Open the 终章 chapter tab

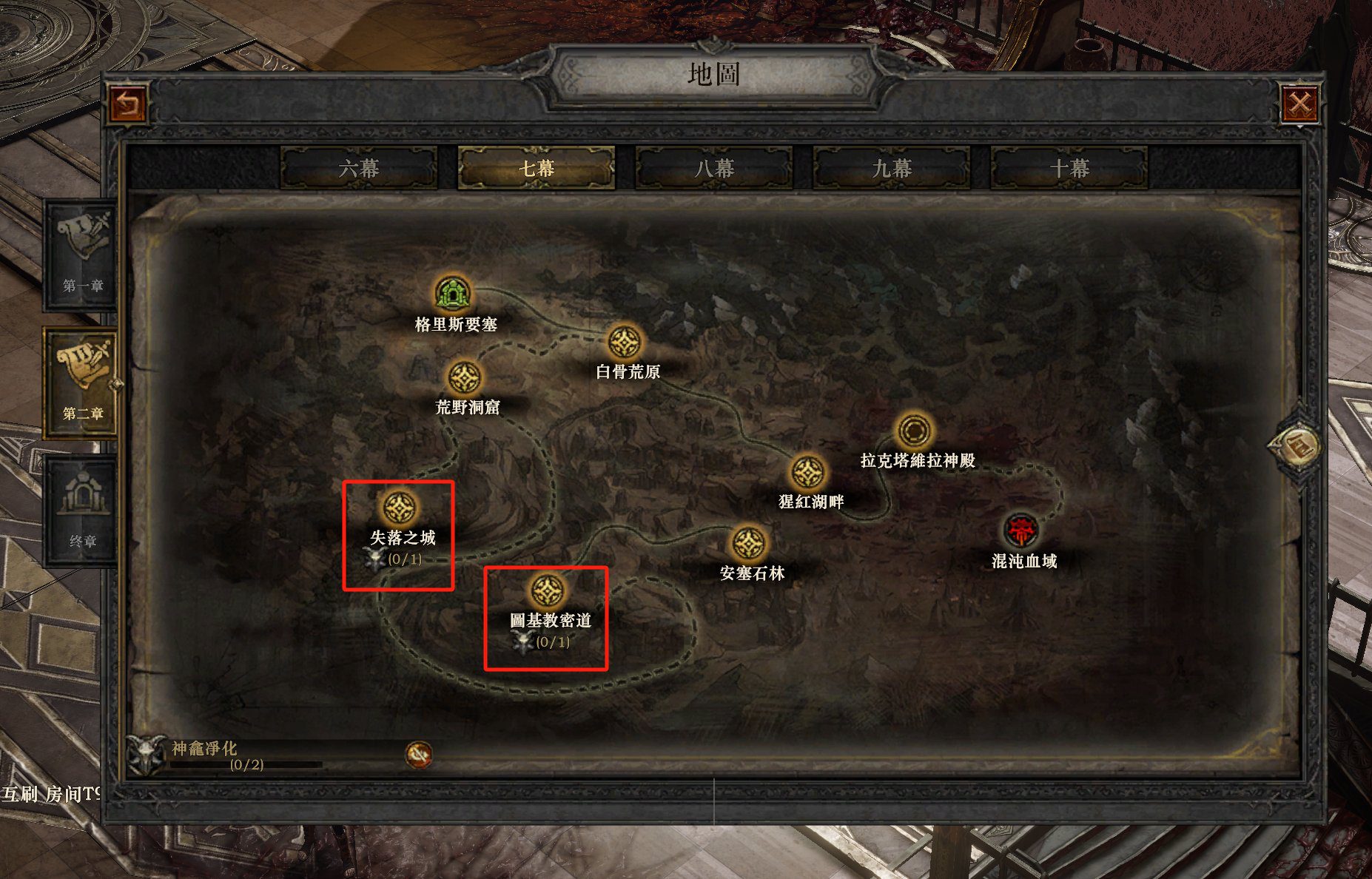point(82,511)
